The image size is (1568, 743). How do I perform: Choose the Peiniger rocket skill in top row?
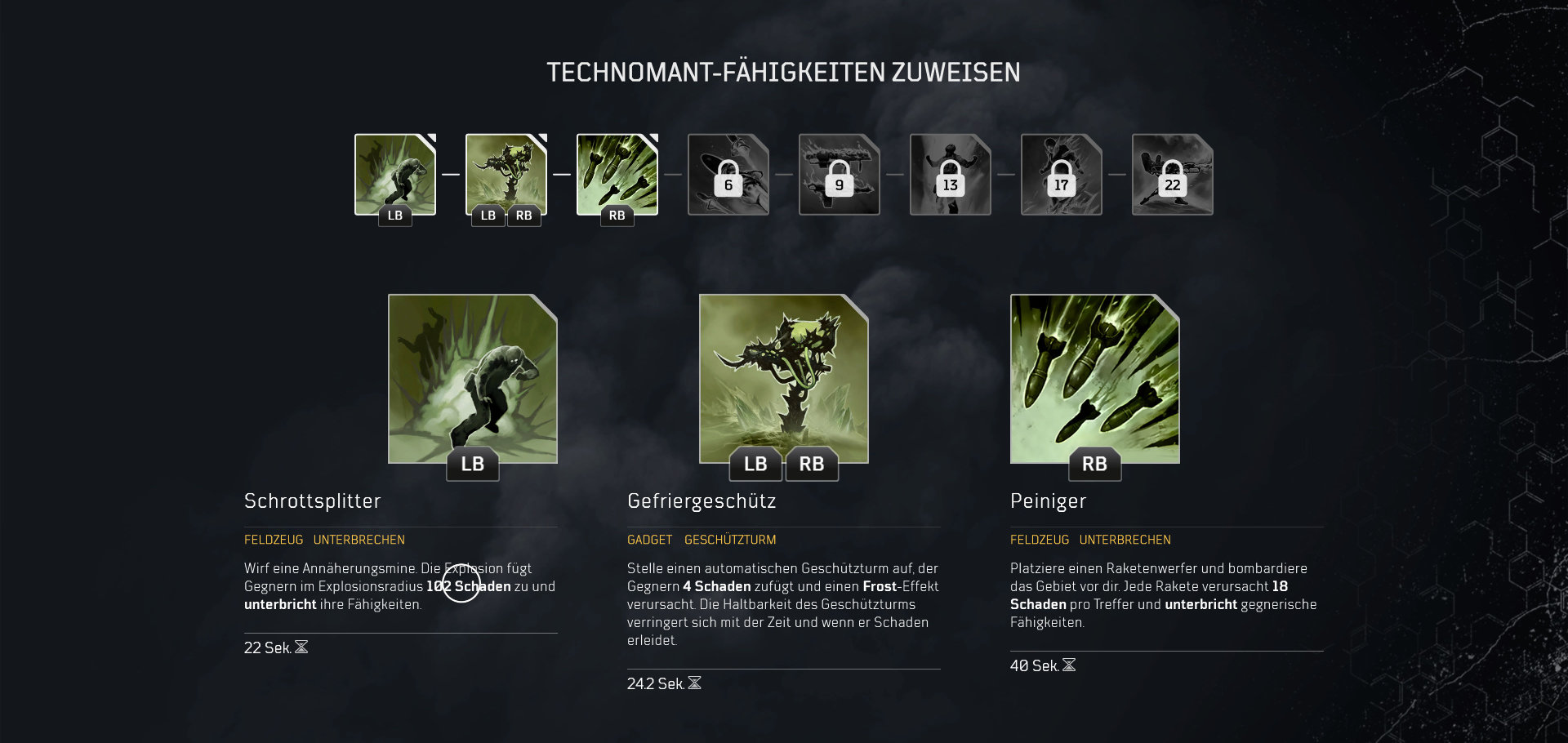click(x=617, y=174)
